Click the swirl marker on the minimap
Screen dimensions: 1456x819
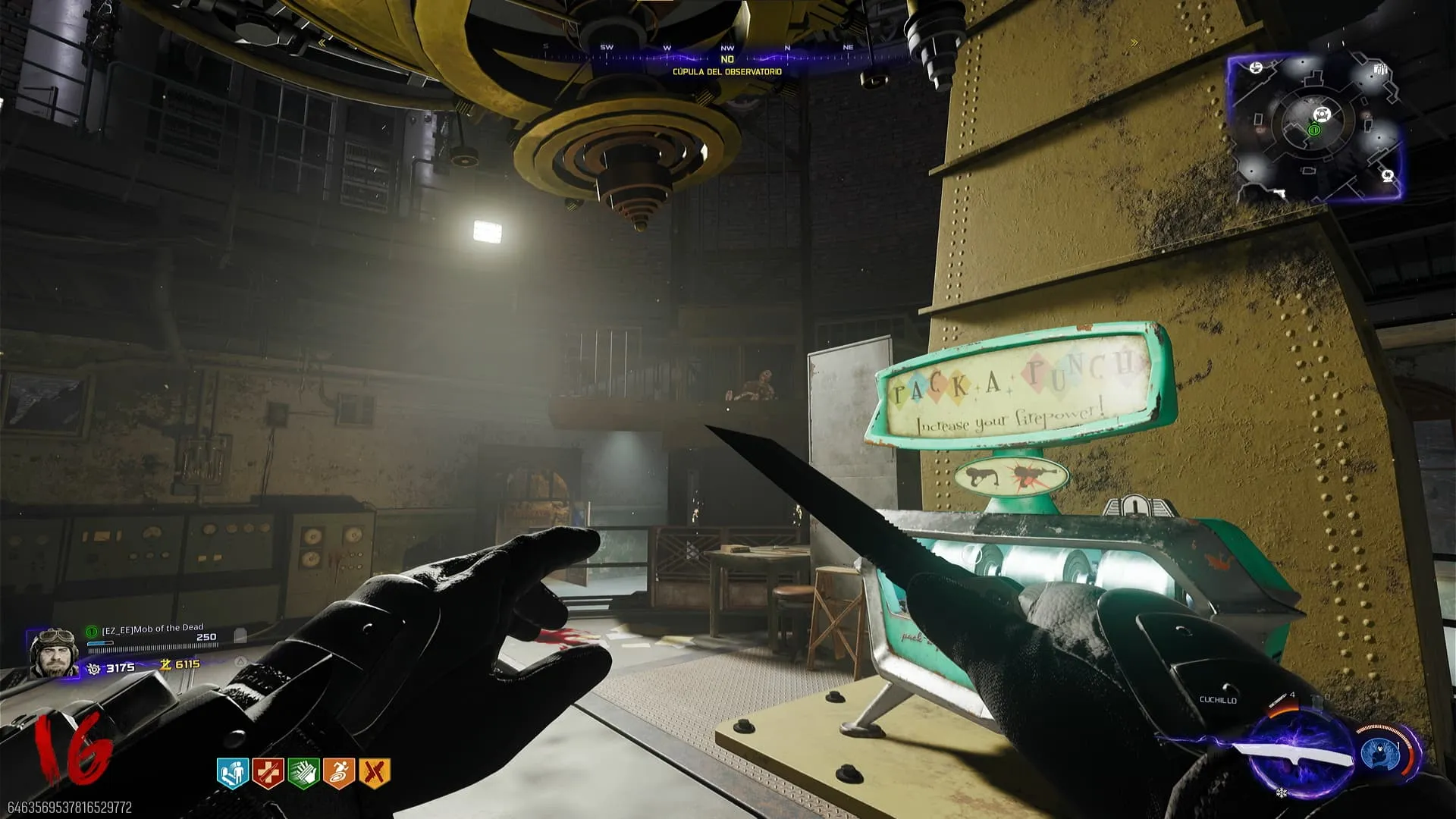[x=1388, y=176]
